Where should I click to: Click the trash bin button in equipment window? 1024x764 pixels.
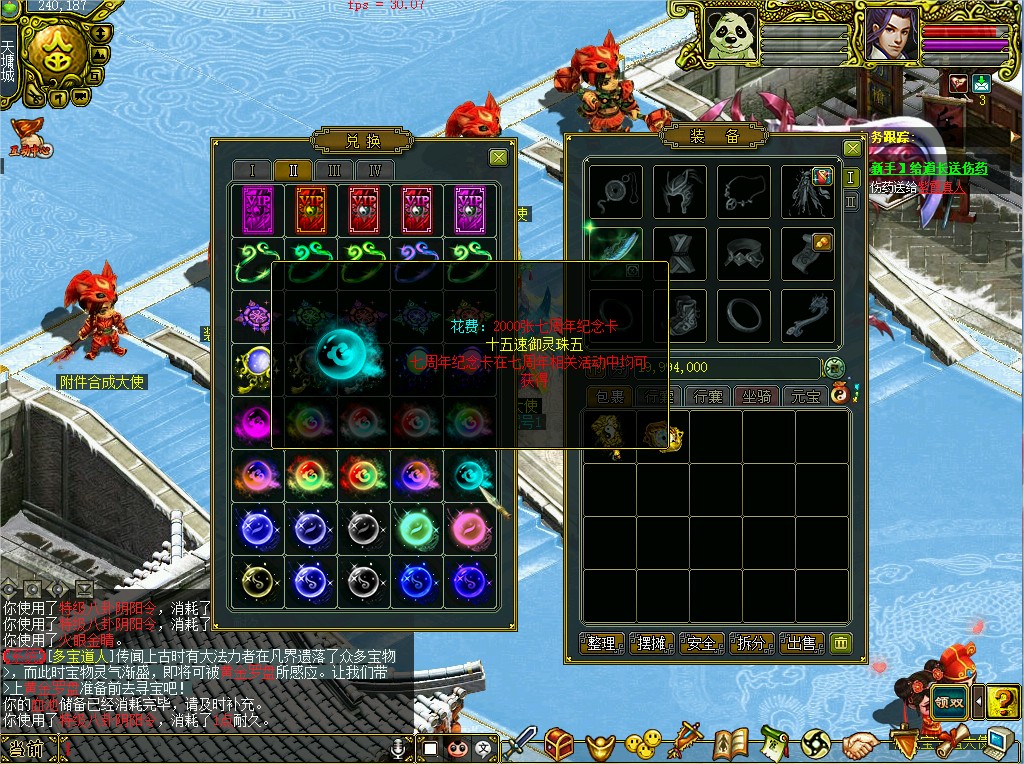click(842, 643)
